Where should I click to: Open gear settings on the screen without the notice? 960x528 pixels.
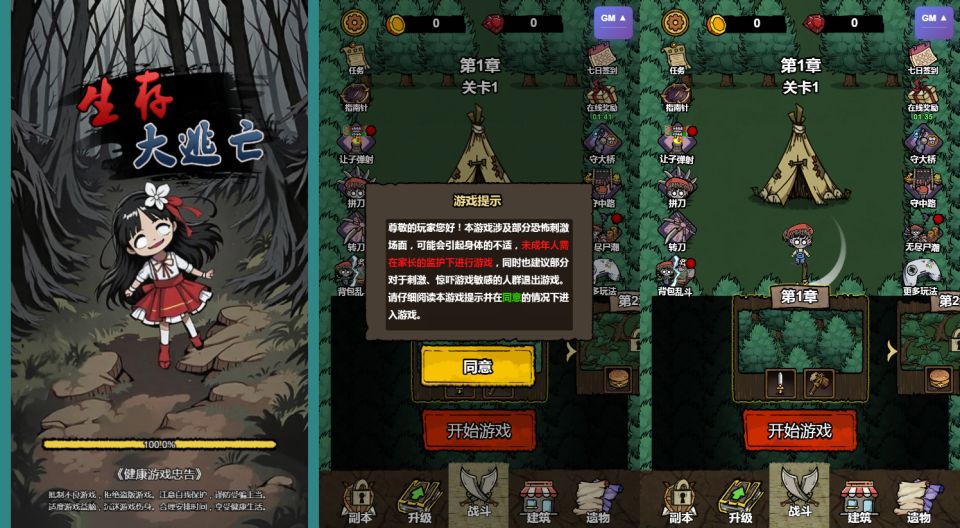pos(676,22)
